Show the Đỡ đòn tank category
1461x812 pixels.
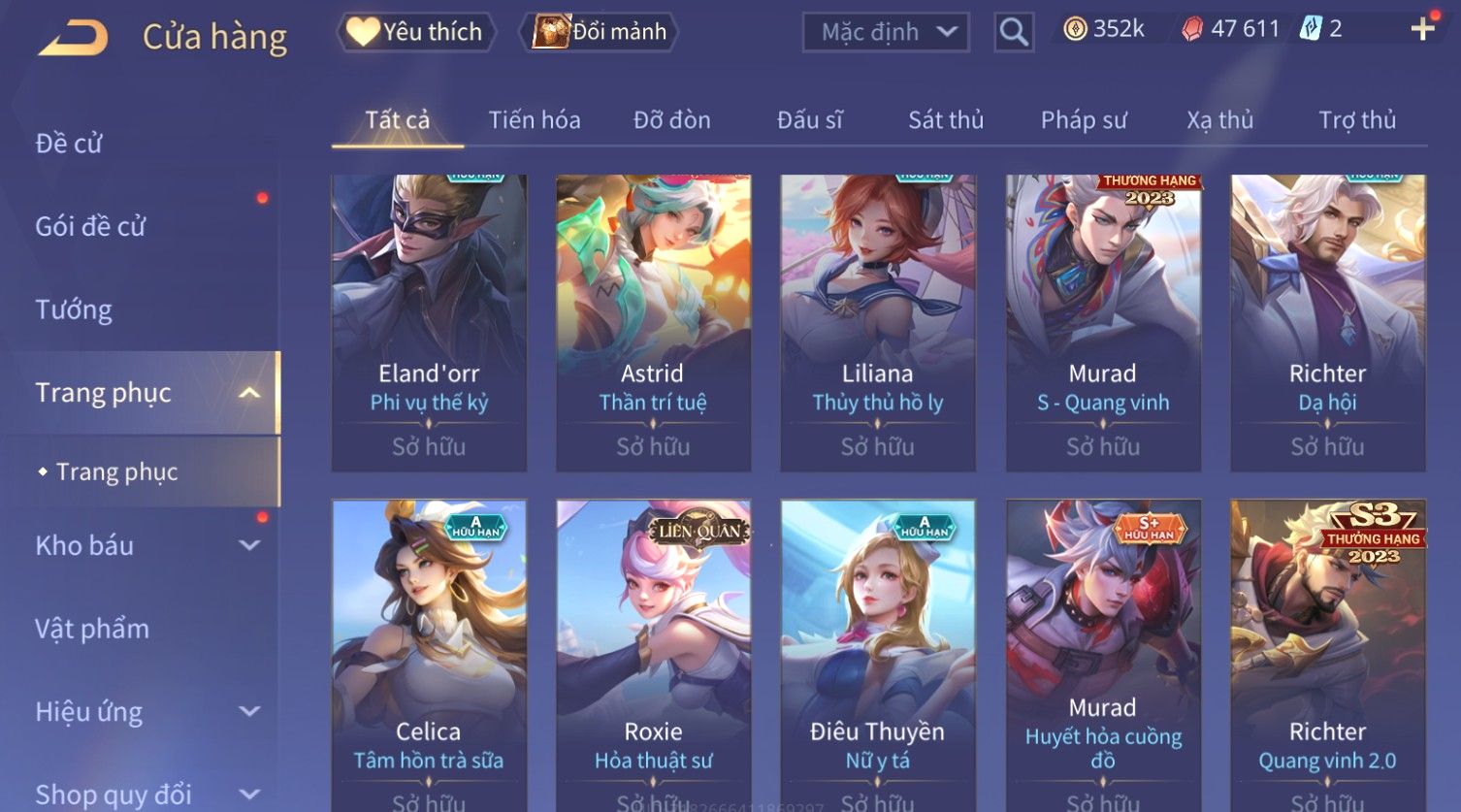[x=671, y=119]
